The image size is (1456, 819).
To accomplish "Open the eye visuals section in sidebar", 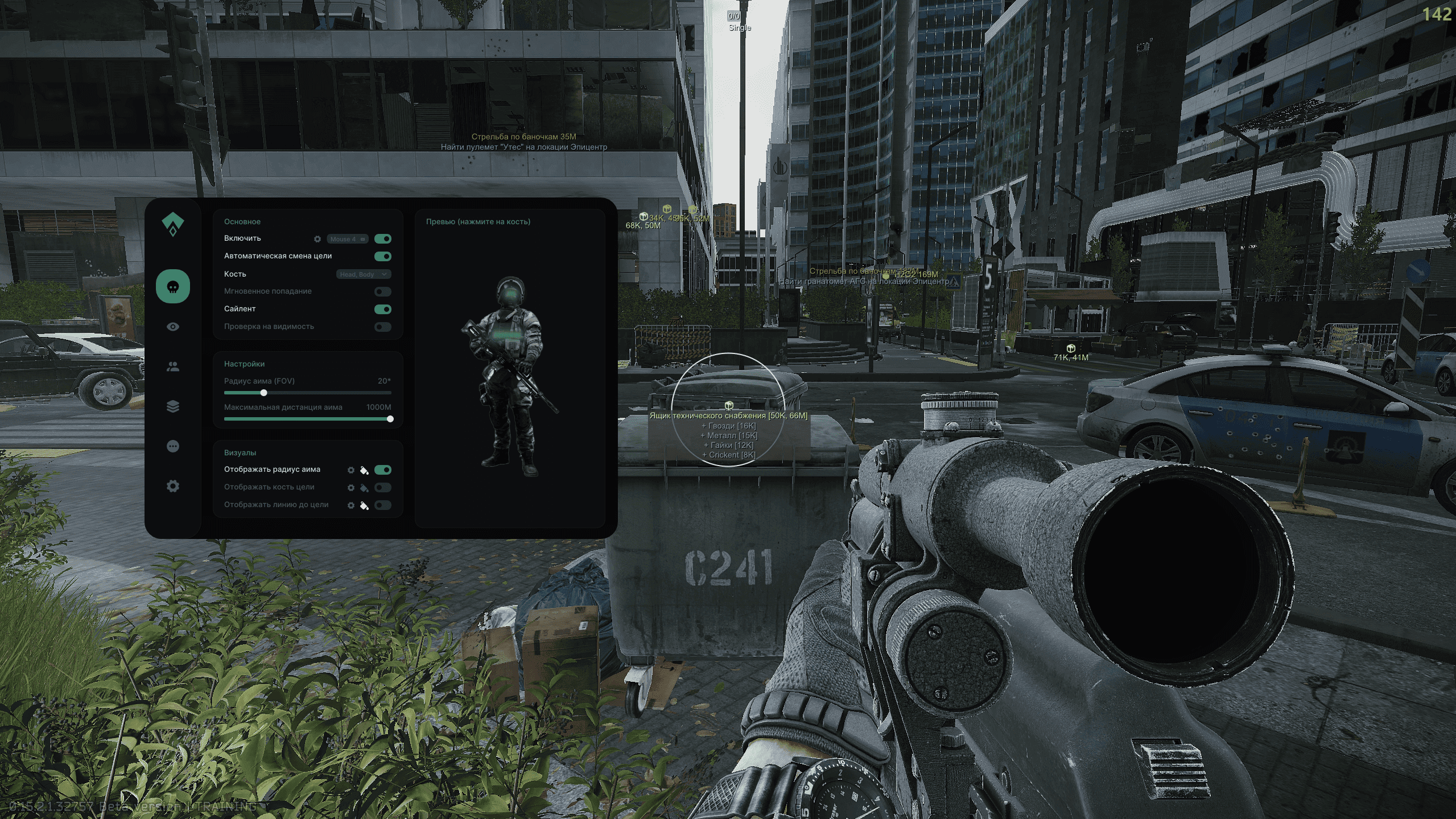I will point(172,326).
